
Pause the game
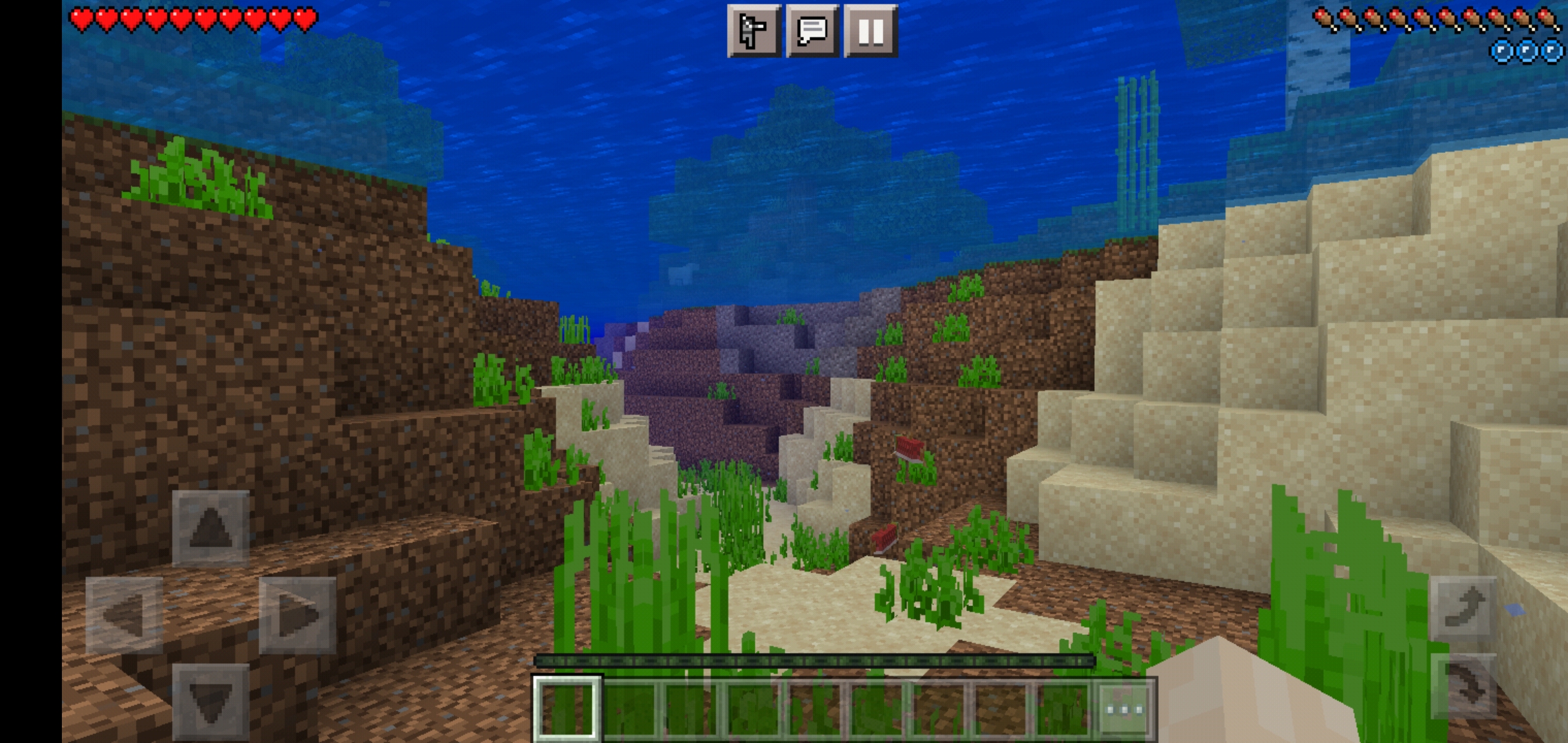click(x=871, y=31)
